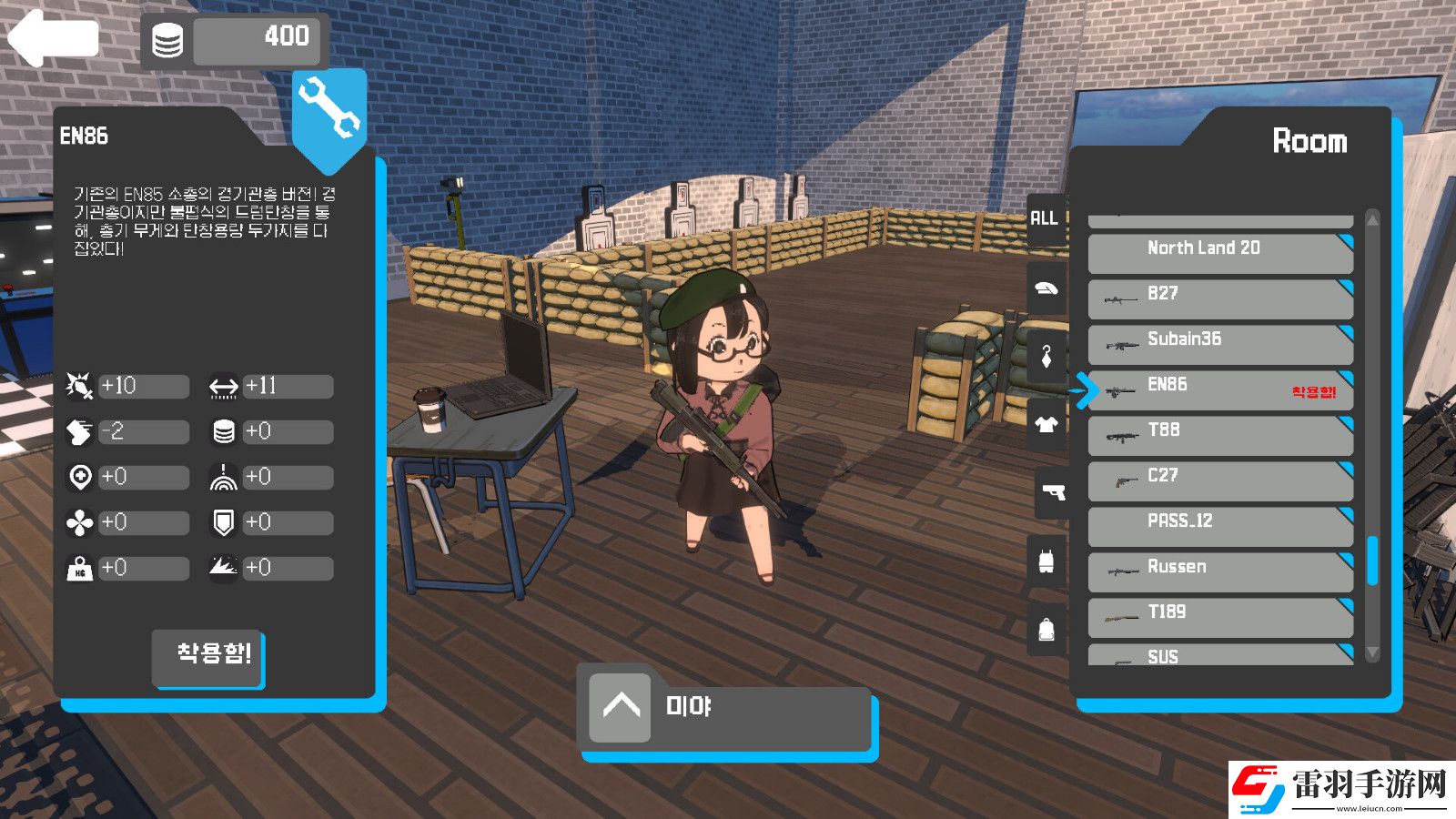Pick PASS_12 from the item list
The height and width of the screenshot is (819, 1456).
point(1219,525)
